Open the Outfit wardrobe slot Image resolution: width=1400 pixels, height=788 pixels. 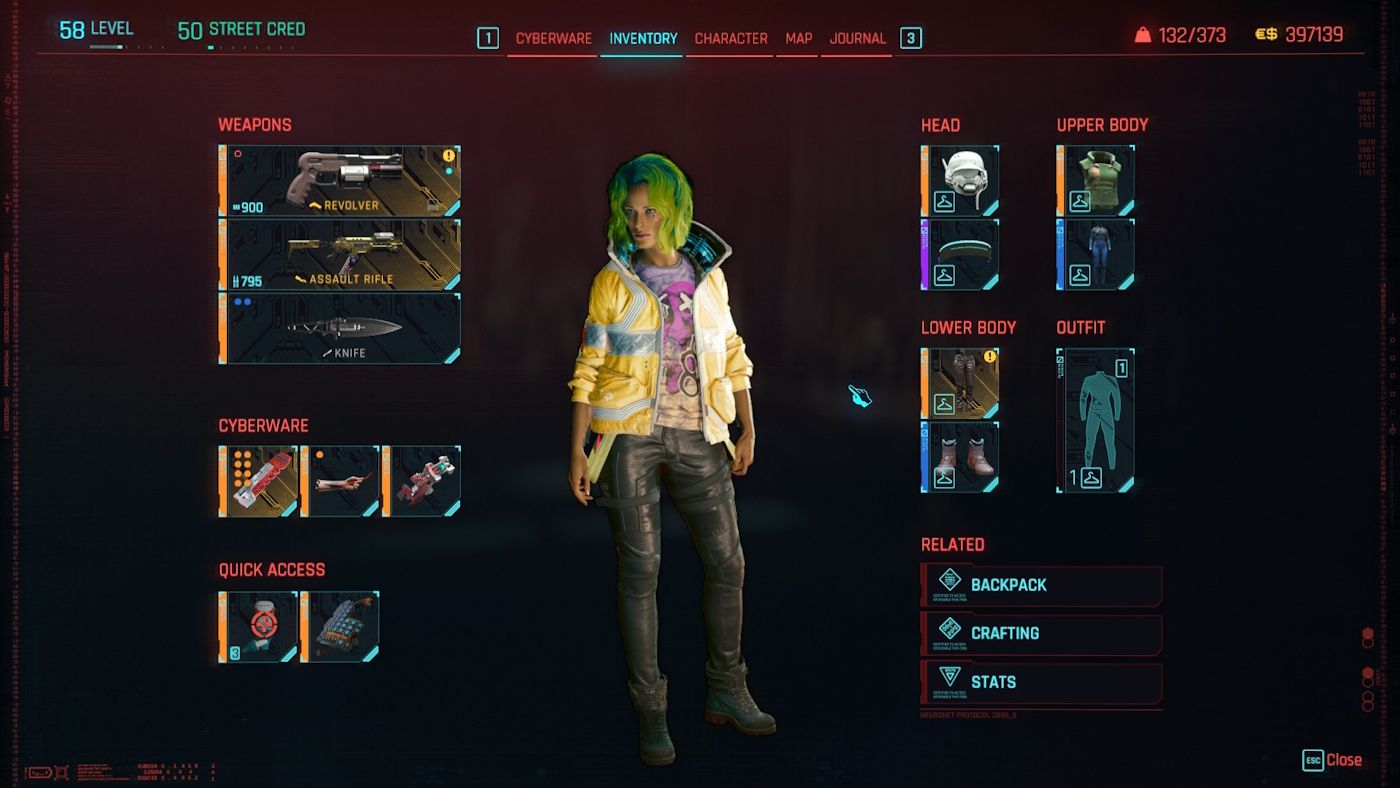[x=1096, y=420]
